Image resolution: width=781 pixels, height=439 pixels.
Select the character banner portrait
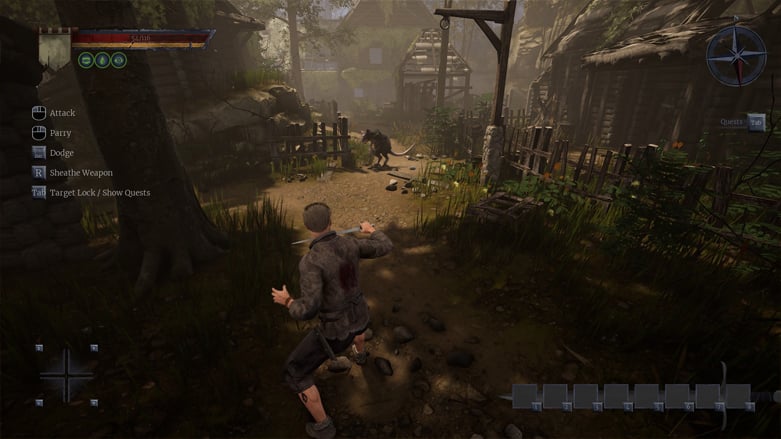click(54, 48)
